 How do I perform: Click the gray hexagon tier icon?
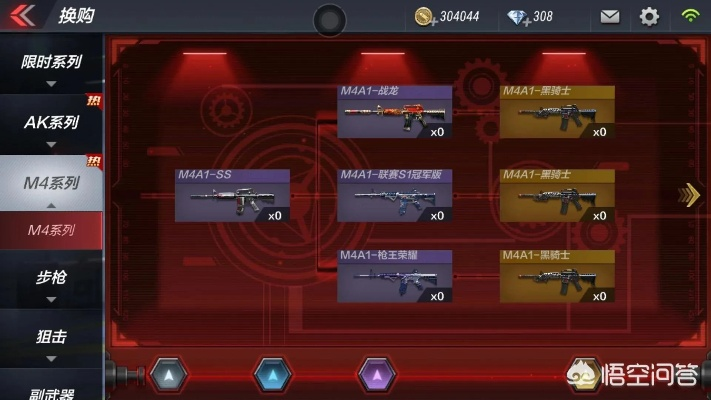click(168, 375)
